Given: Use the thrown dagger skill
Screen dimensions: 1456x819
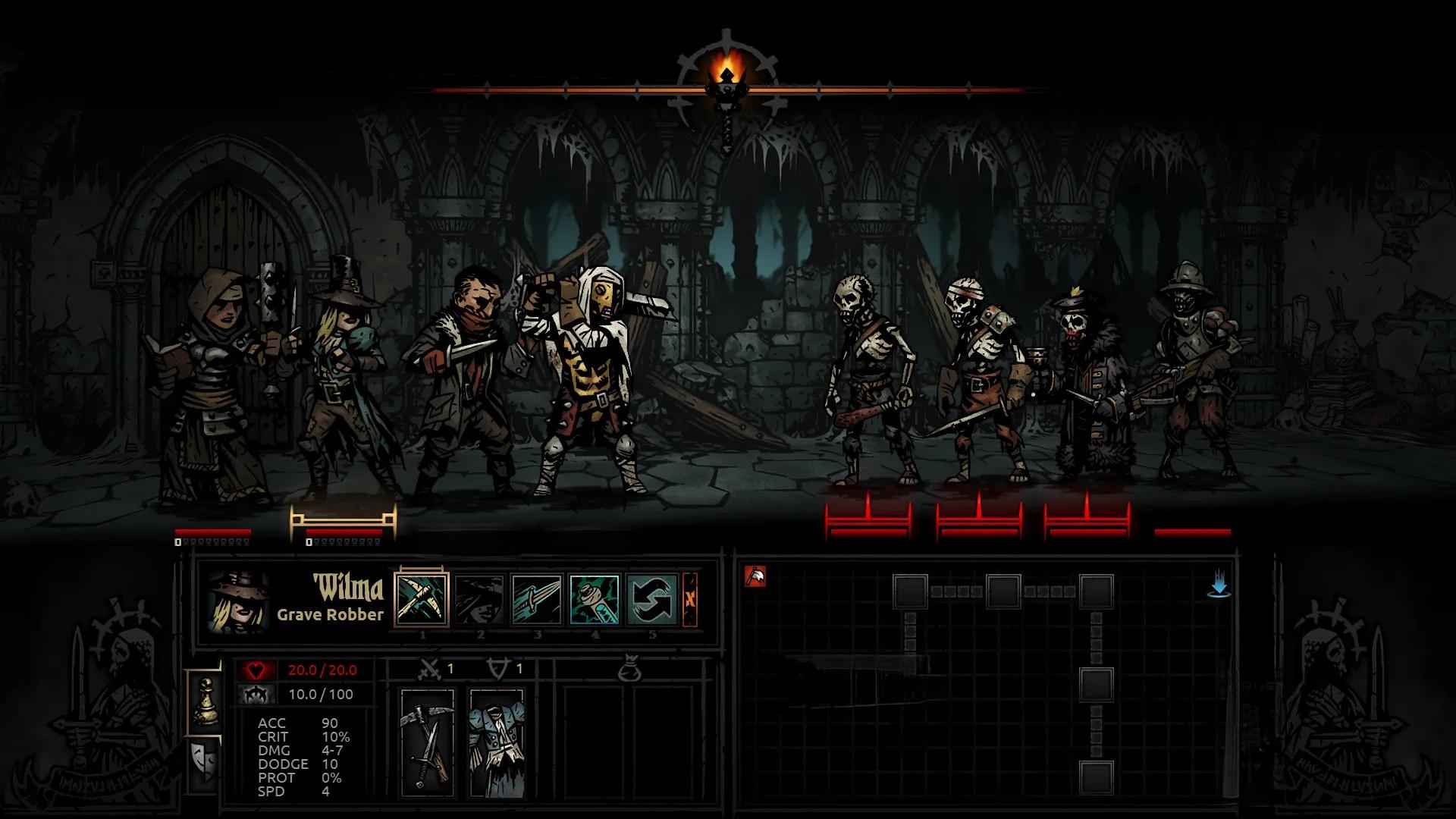Looking at the screenshot, I should 537,599.
